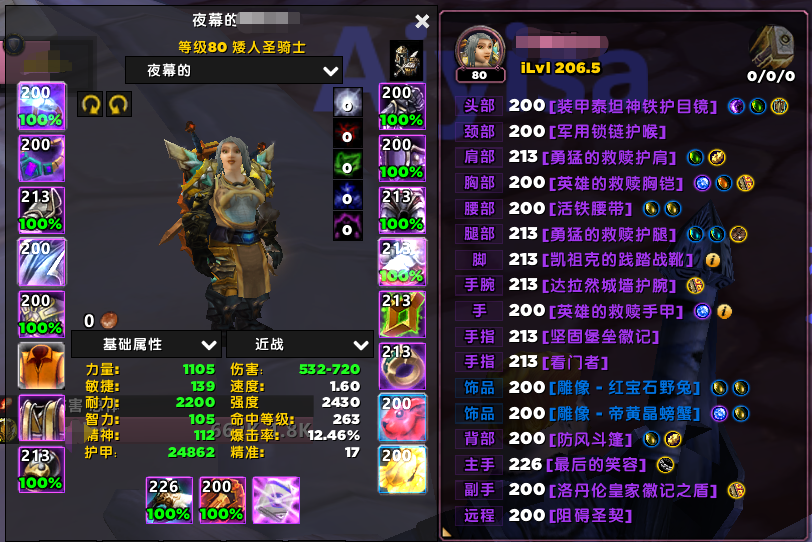Select the 阻碍圣契 ranged relic item
Screen dimensions: 812x542
590,515
